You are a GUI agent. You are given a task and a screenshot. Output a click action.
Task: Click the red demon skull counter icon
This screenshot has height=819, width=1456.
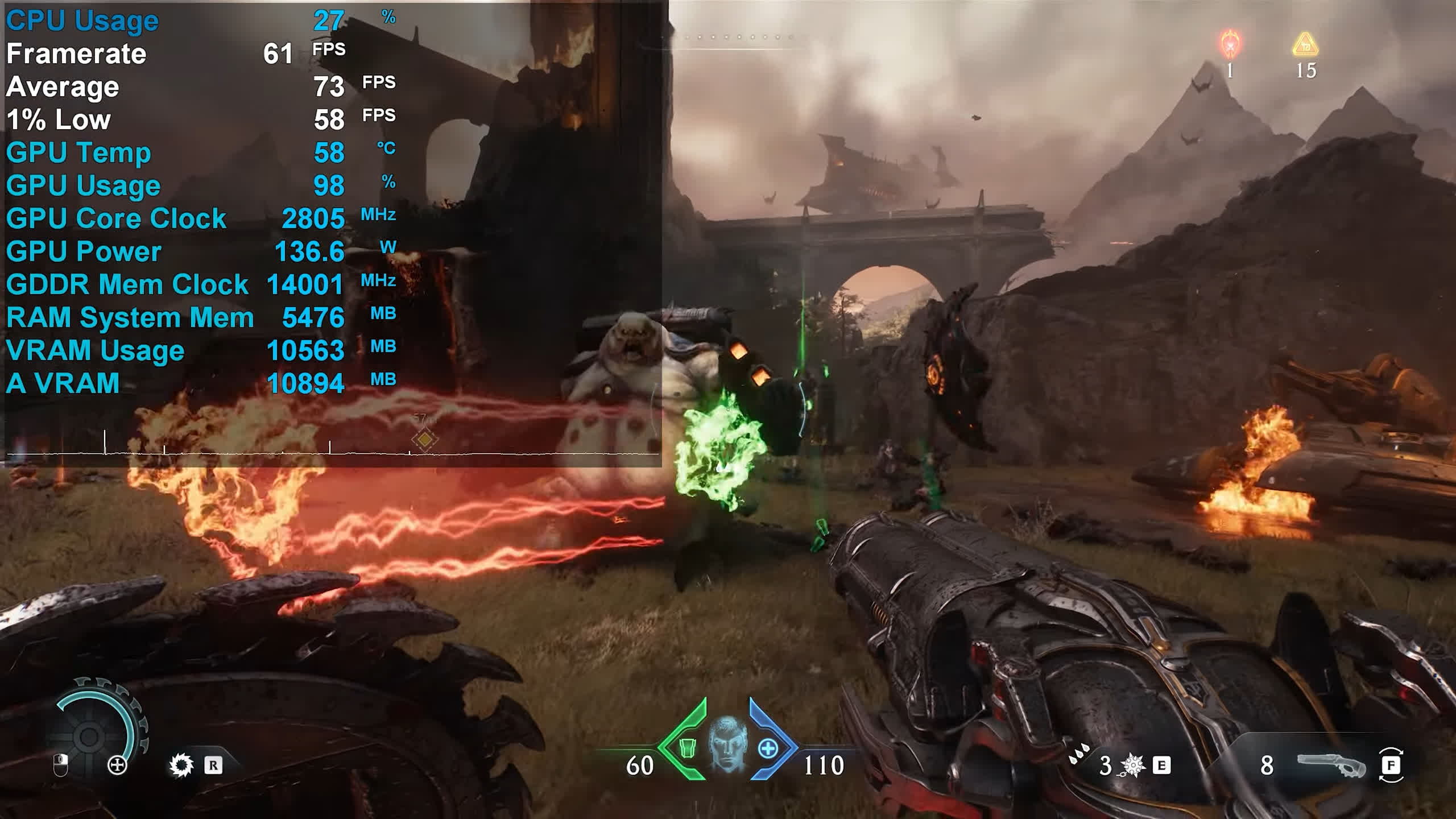(x=1231, y=44)
